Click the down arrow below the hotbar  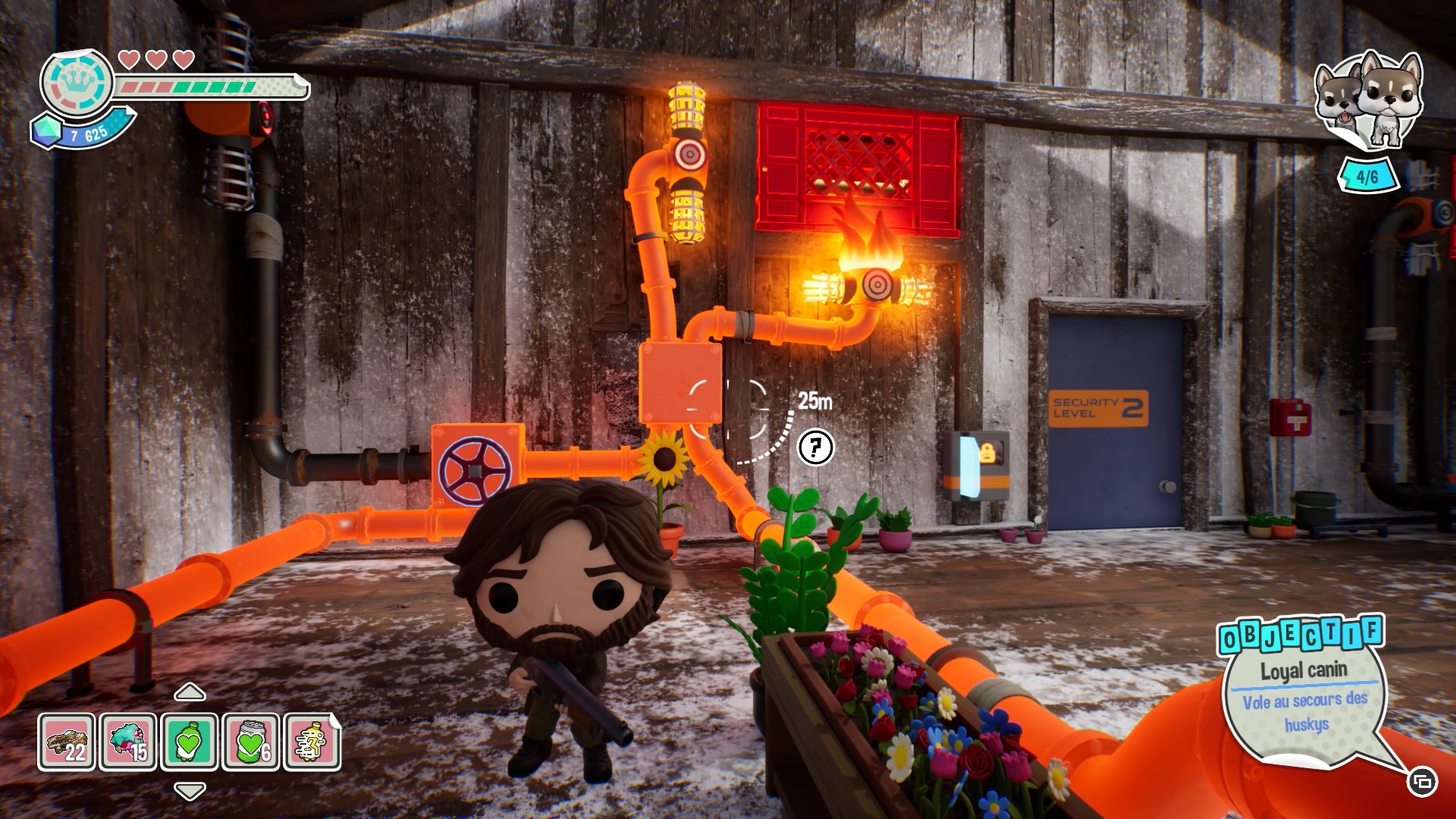[190, 791]
